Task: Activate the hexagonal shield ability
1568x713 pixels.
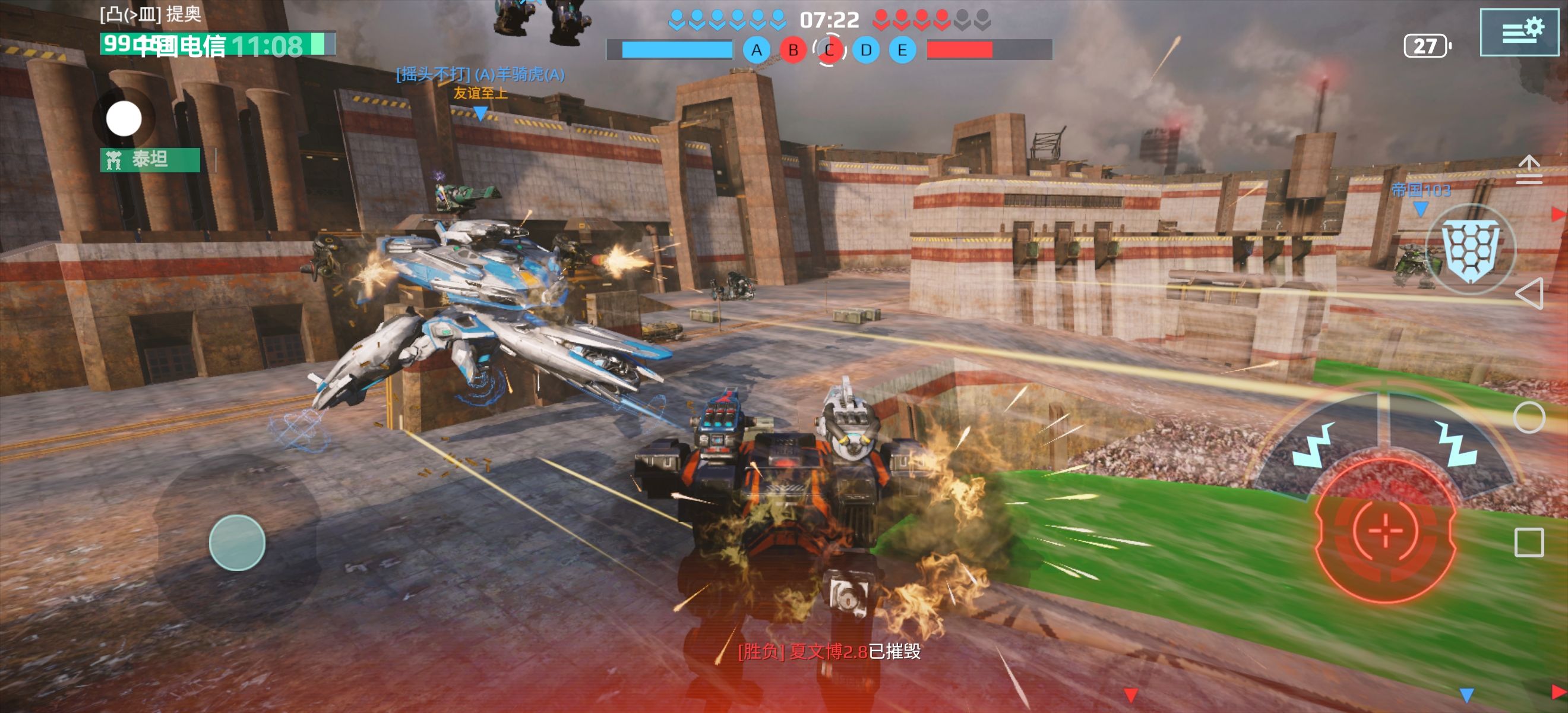Action: 1471,250
